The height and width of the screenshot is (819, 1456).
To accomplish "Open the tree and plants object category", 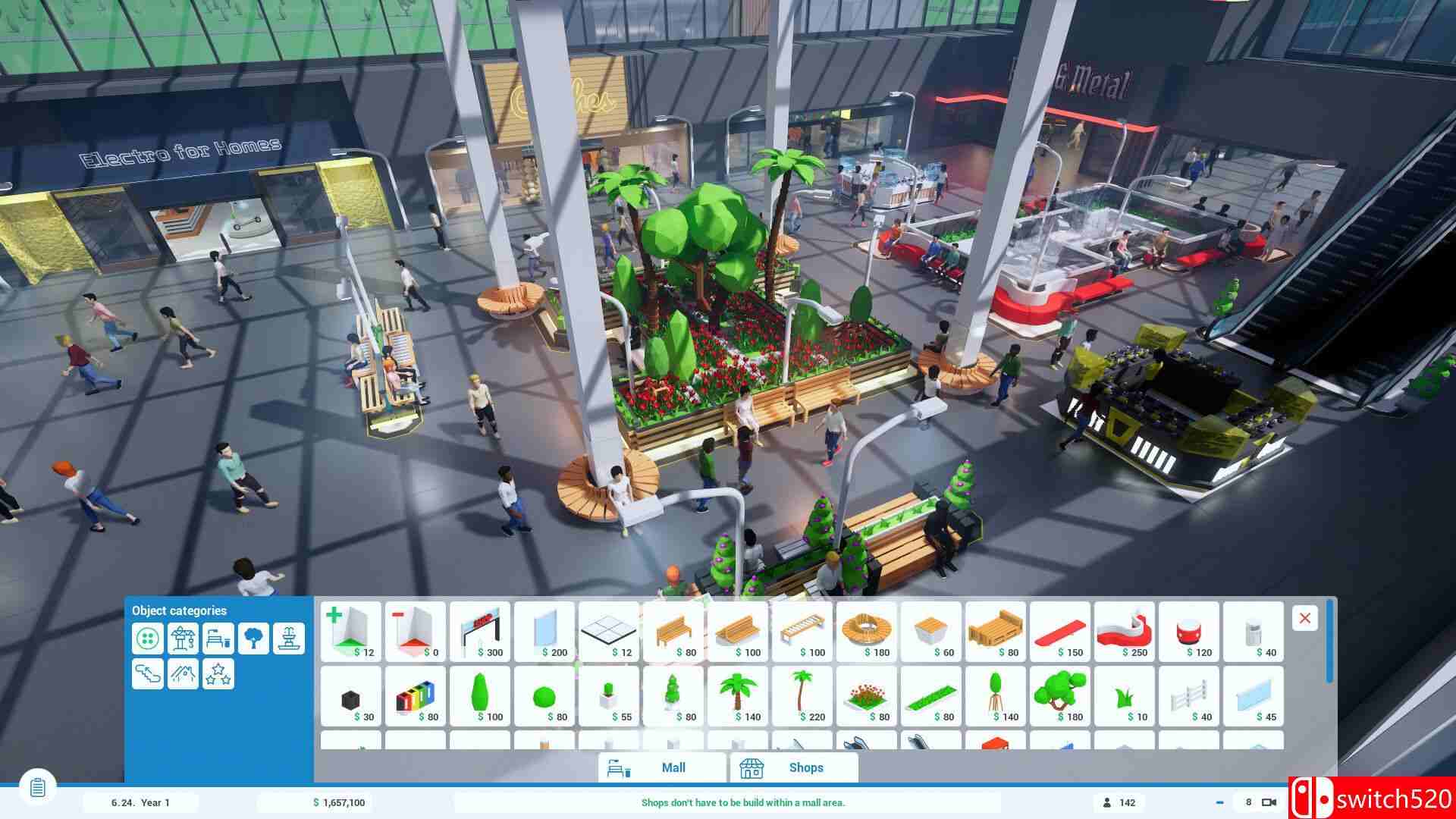I will [254, 639].
